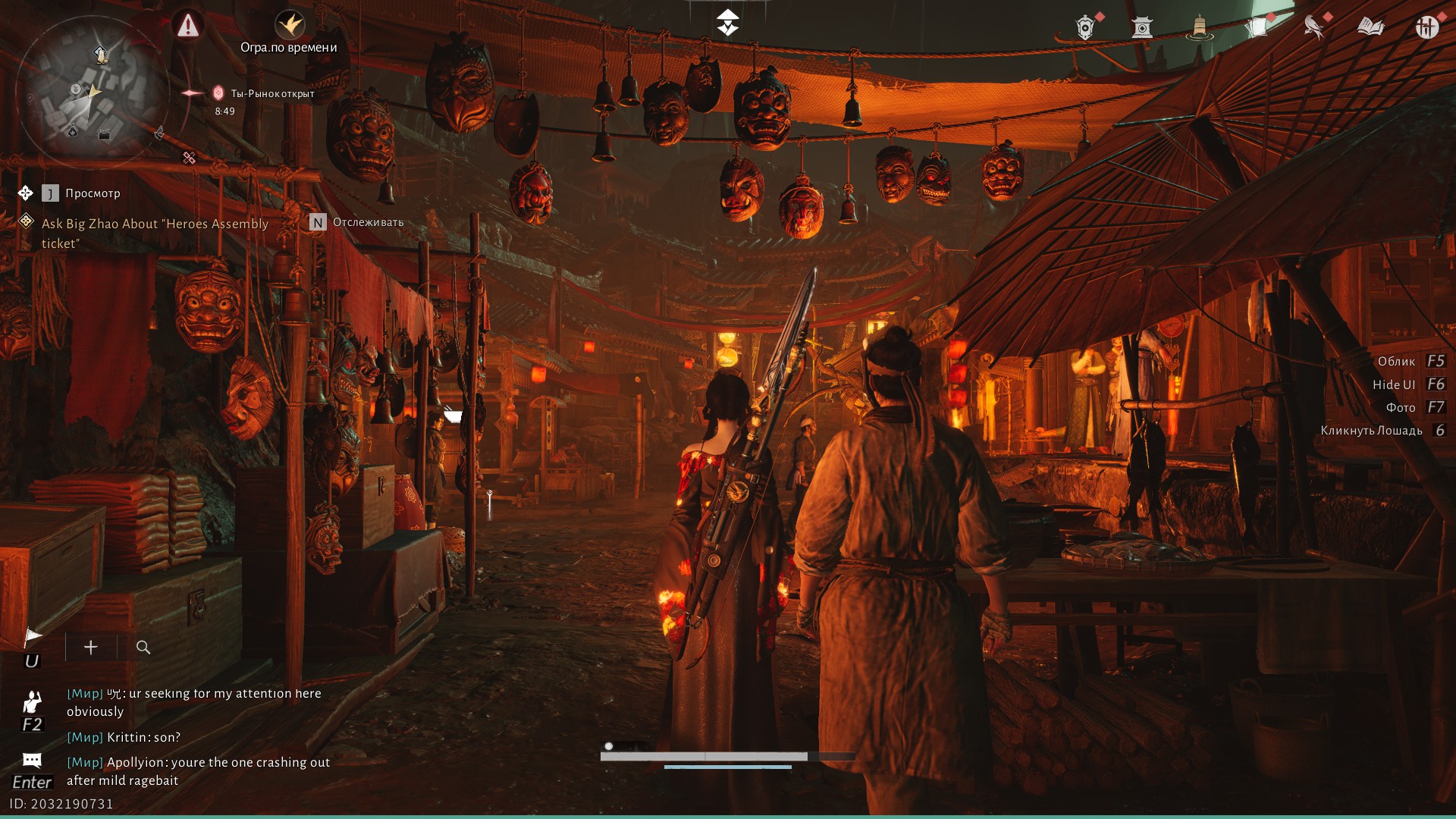
Task: Open the open-book journal icon
Action: [1370, 28]
